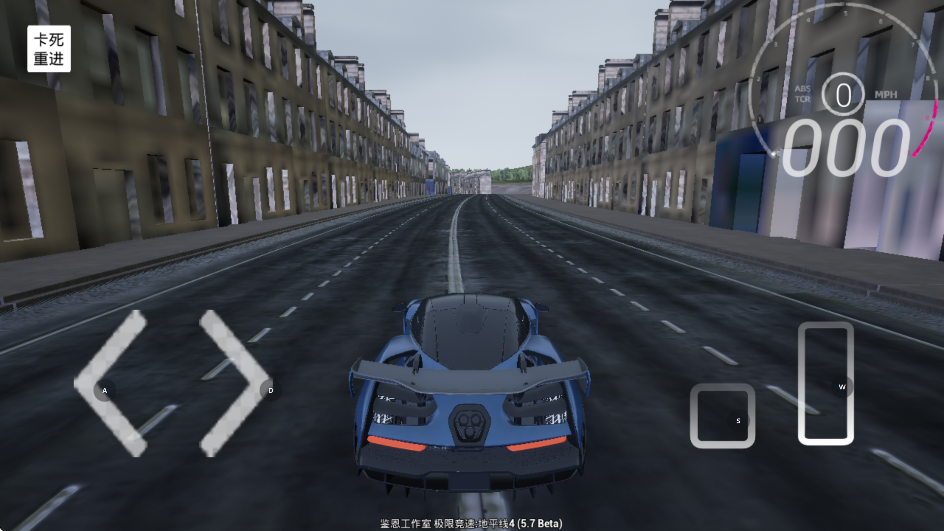Tap the 卡死重进 stuck-rejoin button
Image resolution: width=944 pixels, height=531 pixels.
tap(48, 49)
